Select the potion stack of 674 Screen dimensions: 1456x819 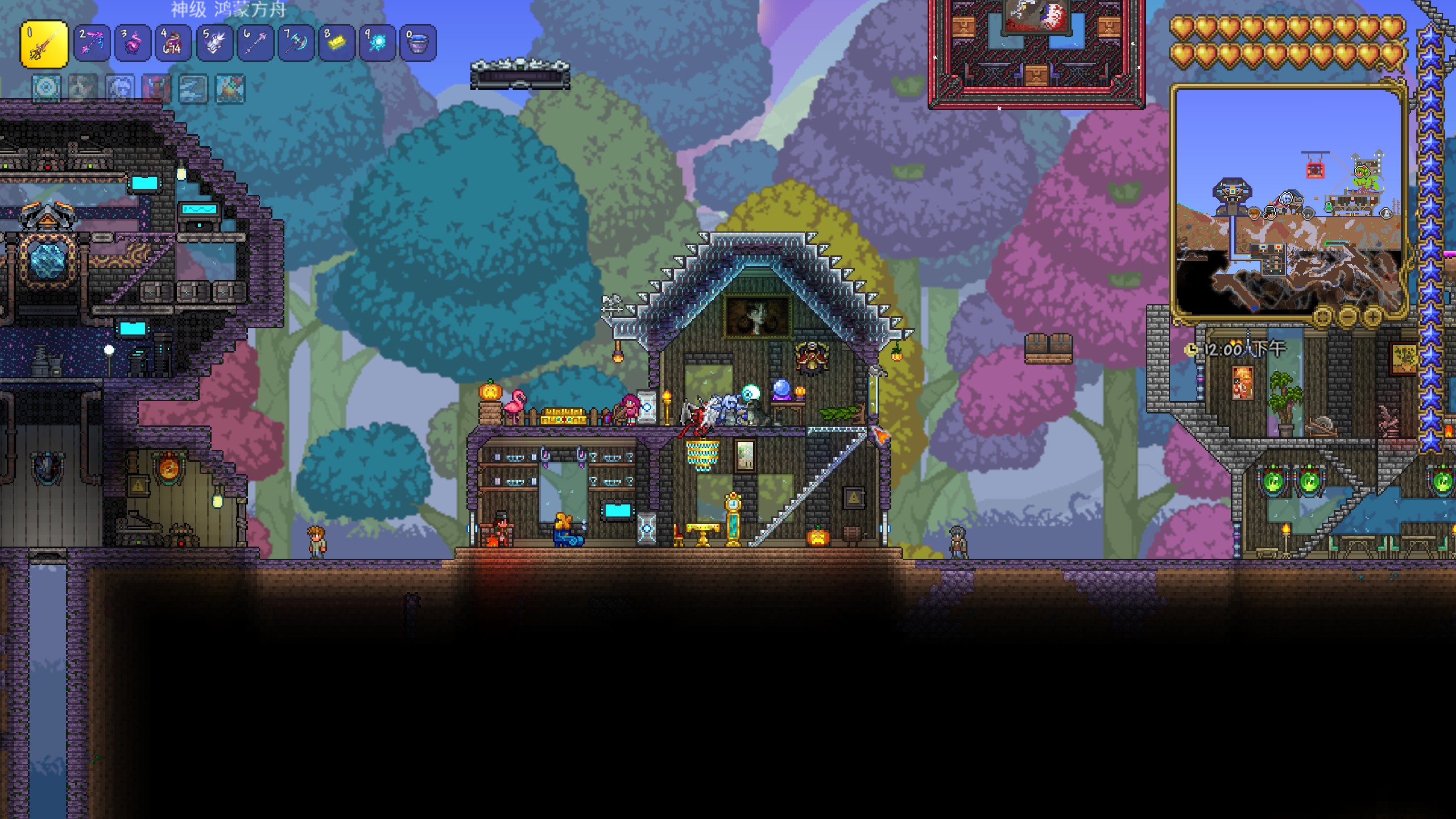(173, 43)
